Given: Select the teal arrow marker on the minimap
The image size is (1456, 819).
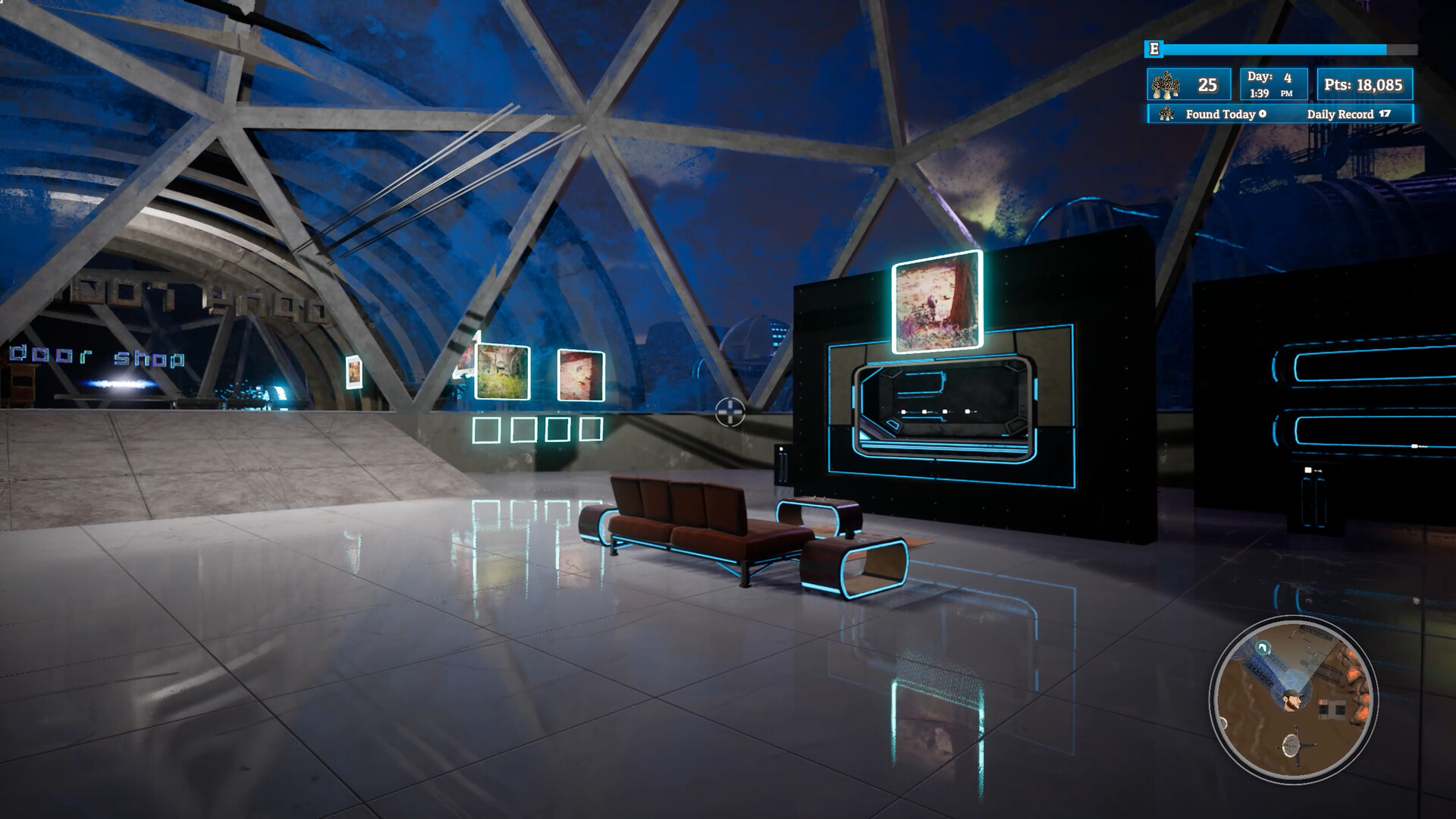Looking at the screenshot, I should pos(1262,647).
